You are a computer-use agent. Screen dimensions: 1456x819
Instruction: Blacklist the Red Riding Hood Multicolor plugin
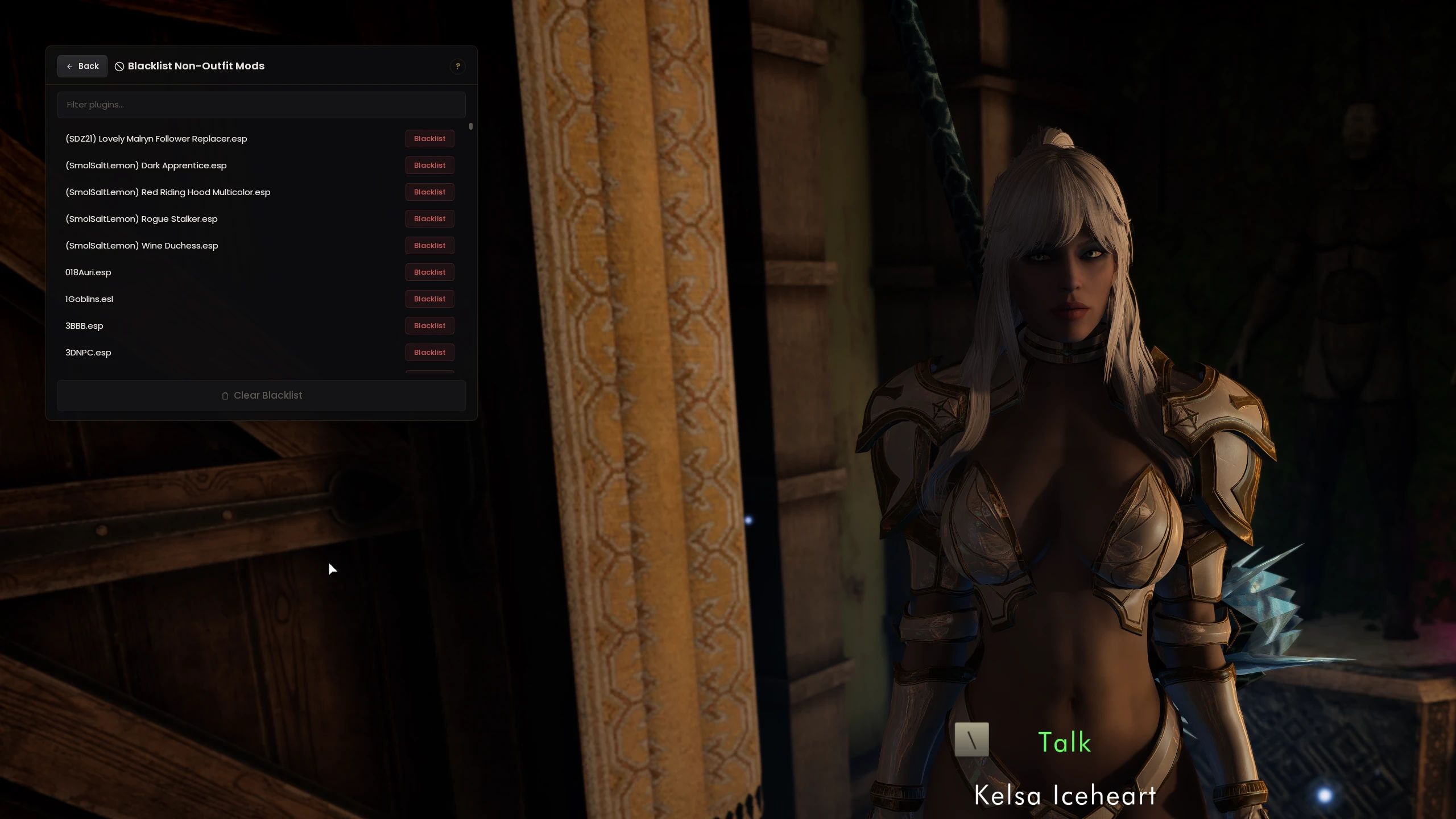pos(429,192)
